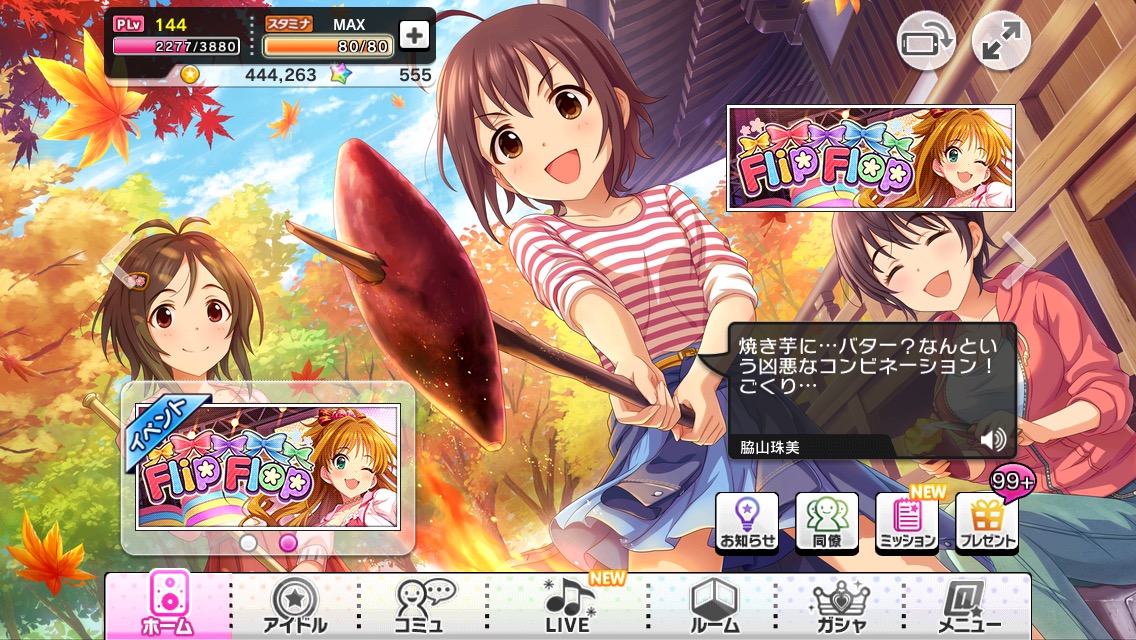1136x640 pixels.
Task: Replay the voice line with speaker icon
Action: tap(992, 439)
